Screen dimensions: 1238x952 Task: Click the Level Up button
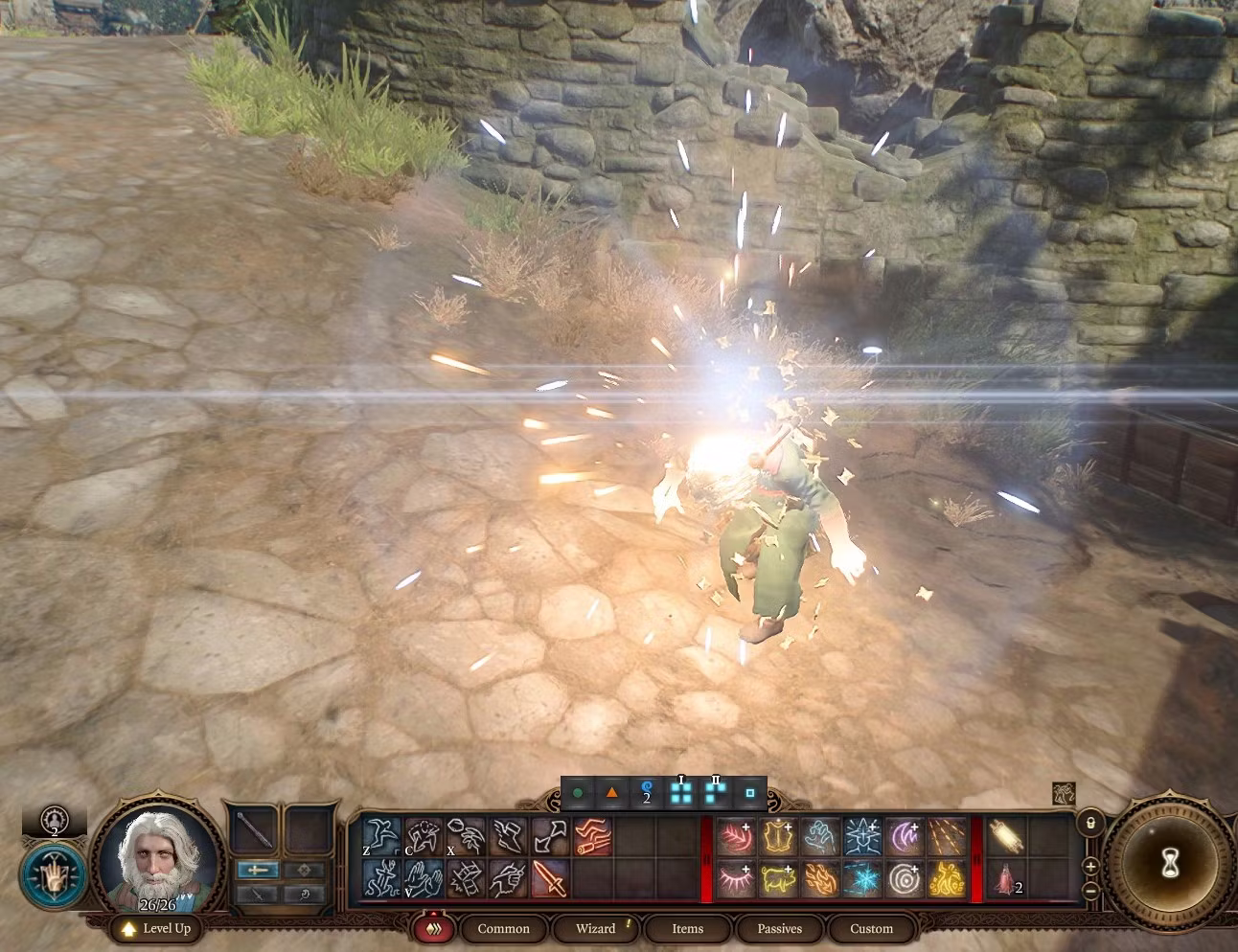point(156,928)
